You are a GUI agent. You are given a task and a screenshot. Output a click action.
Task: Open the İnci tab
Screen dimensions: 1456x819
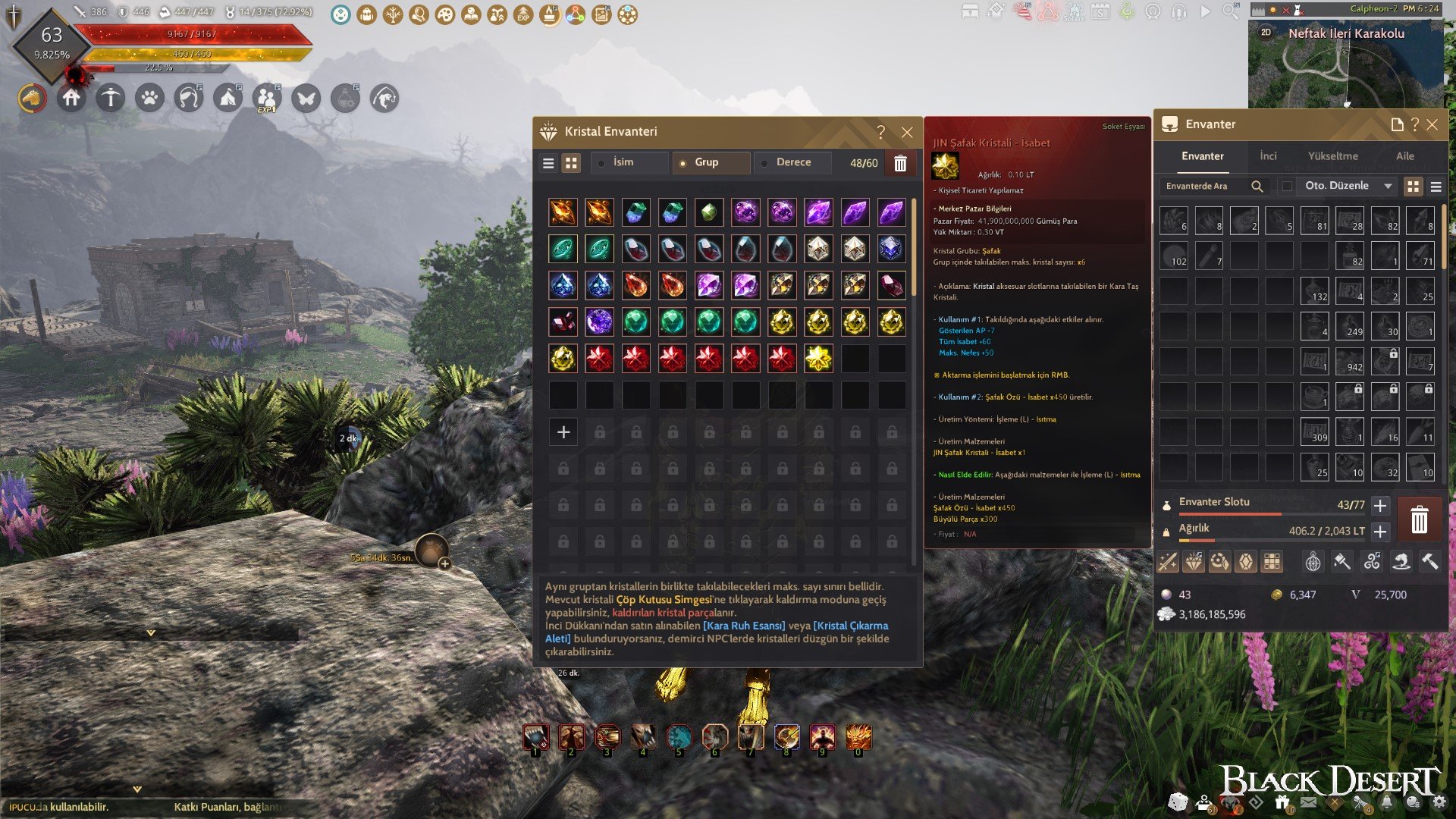(x=1268, y=156)
